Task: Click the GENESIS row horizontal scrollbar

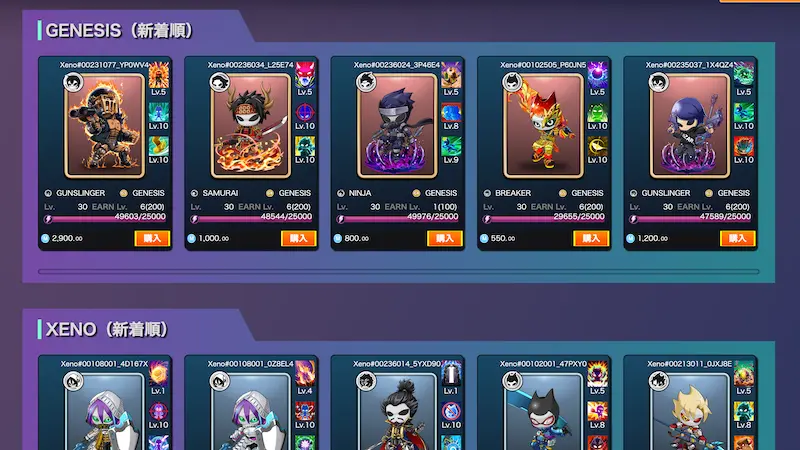Action: pos(398,271)
